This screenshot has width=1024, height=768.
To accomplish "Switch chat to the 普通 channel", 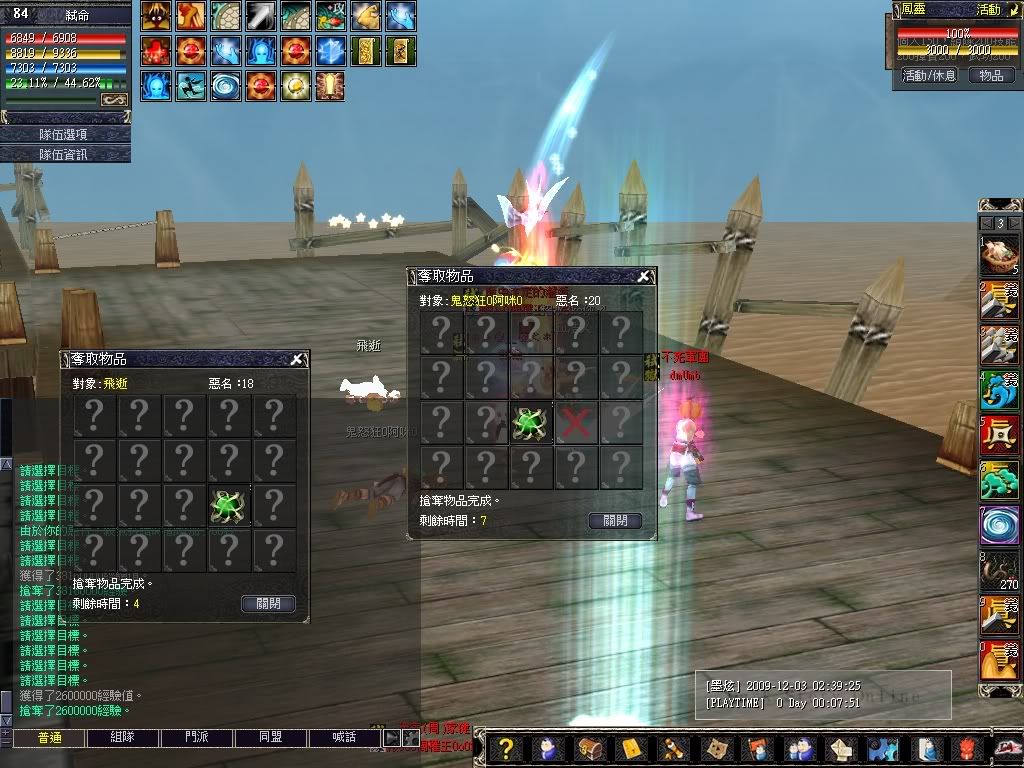I will click(49, 738).
